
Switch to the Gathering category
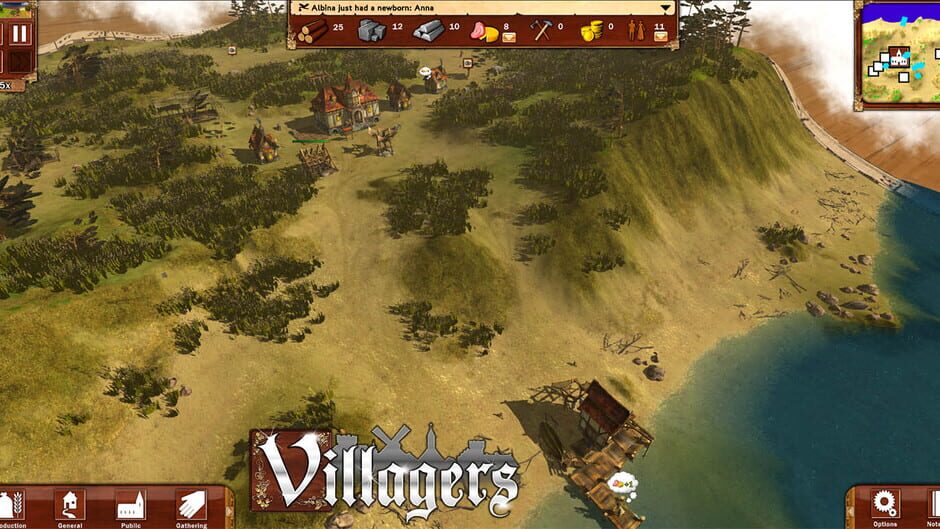191,503
